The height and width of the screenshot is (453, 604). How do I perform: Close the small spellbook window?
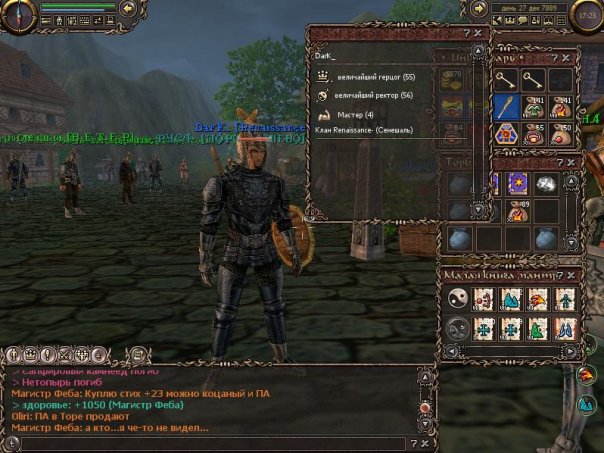(573, 274)
